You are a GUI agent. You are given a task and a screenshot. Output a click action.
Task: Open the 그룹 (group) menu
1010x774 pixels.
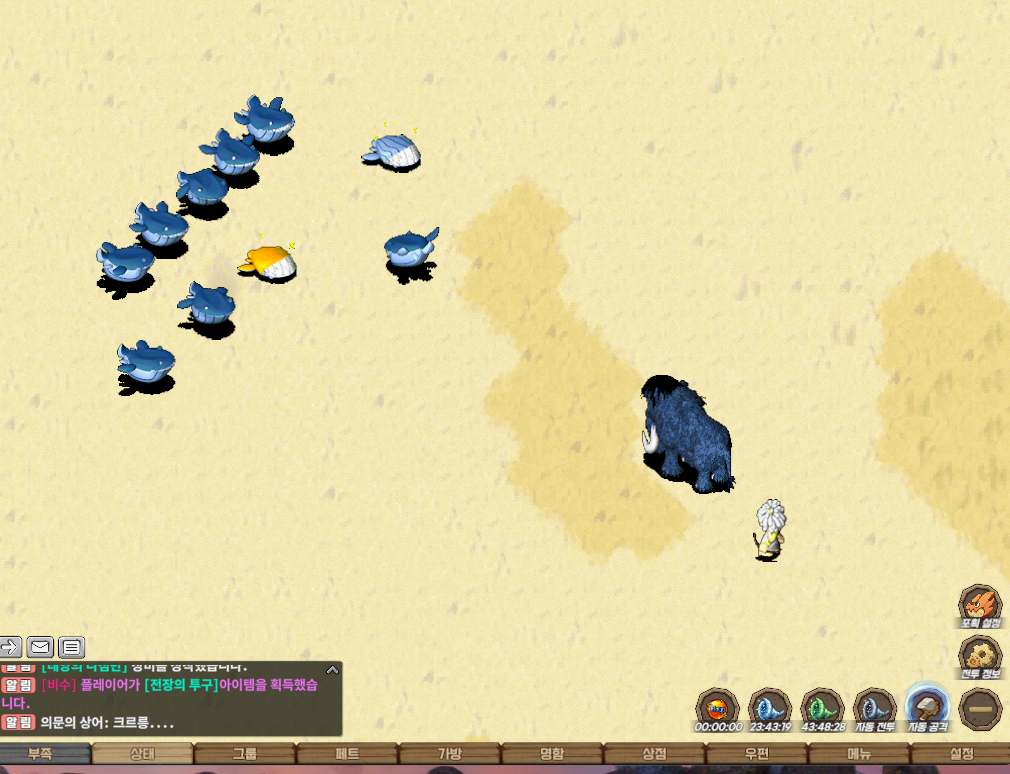point(245,753)
